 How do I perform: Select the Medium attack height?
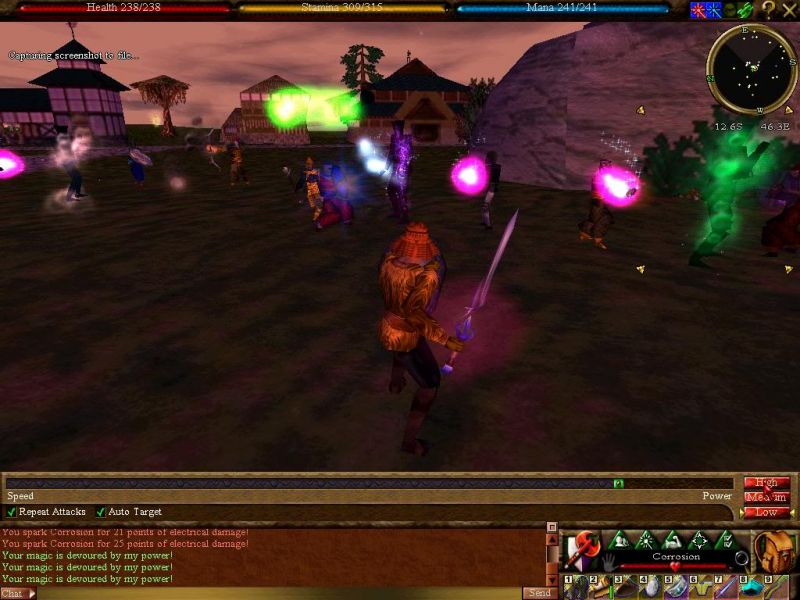pos(766,497)
